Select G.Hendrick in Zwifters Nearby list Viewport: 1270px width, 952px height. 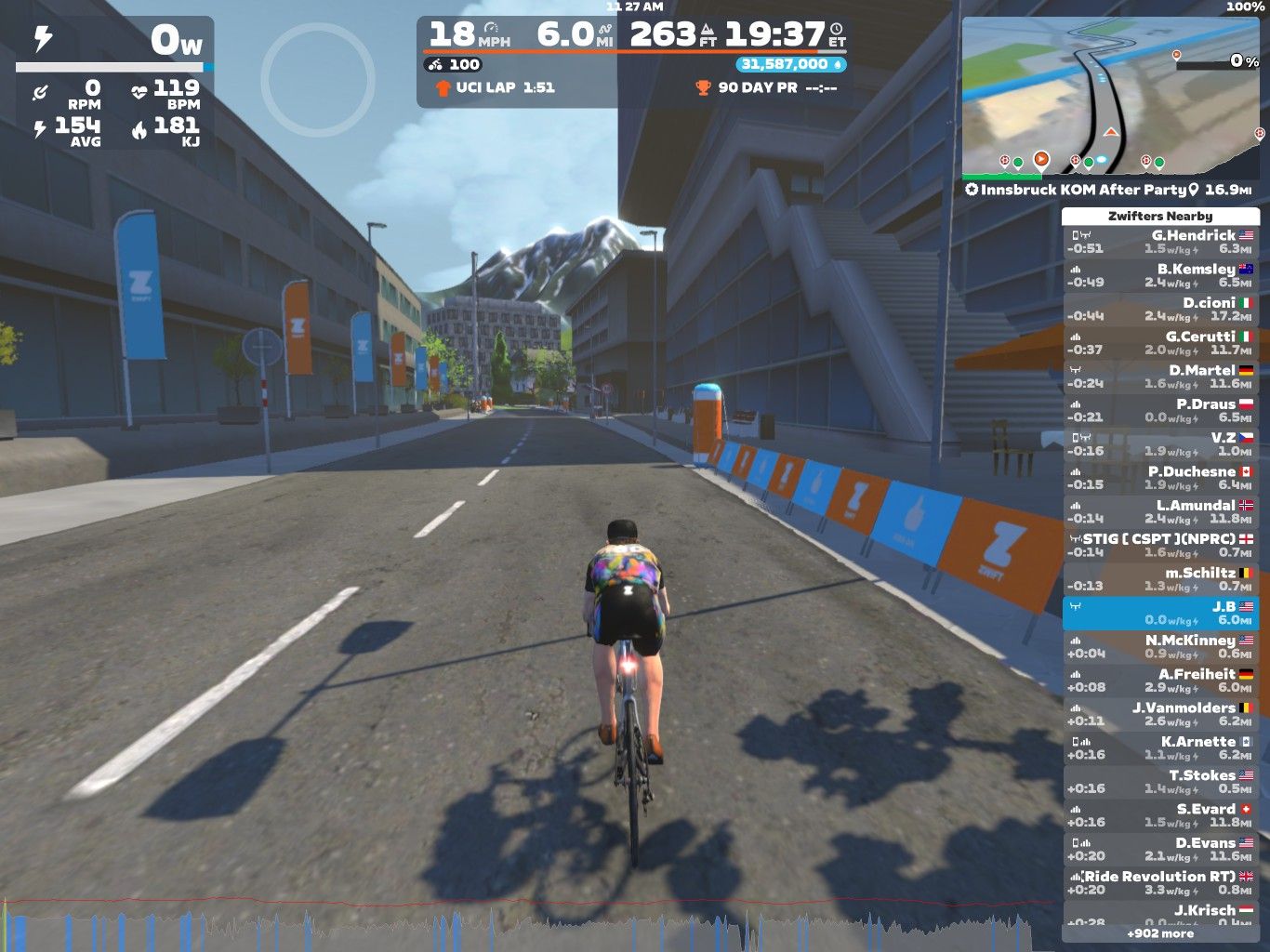(1160, 242)
